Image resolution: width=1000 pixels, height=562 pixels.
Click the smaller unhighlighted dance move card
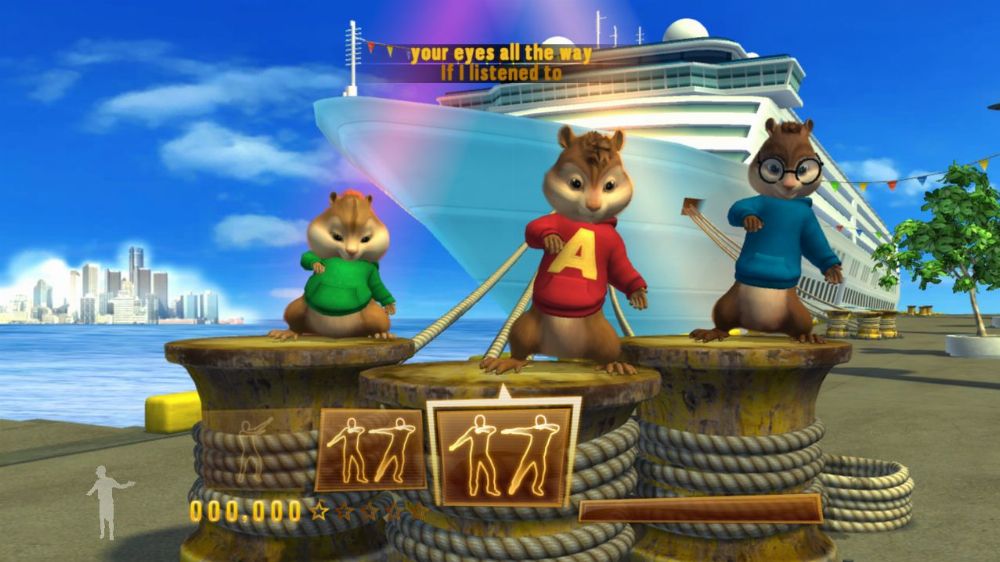click(371, 450)
